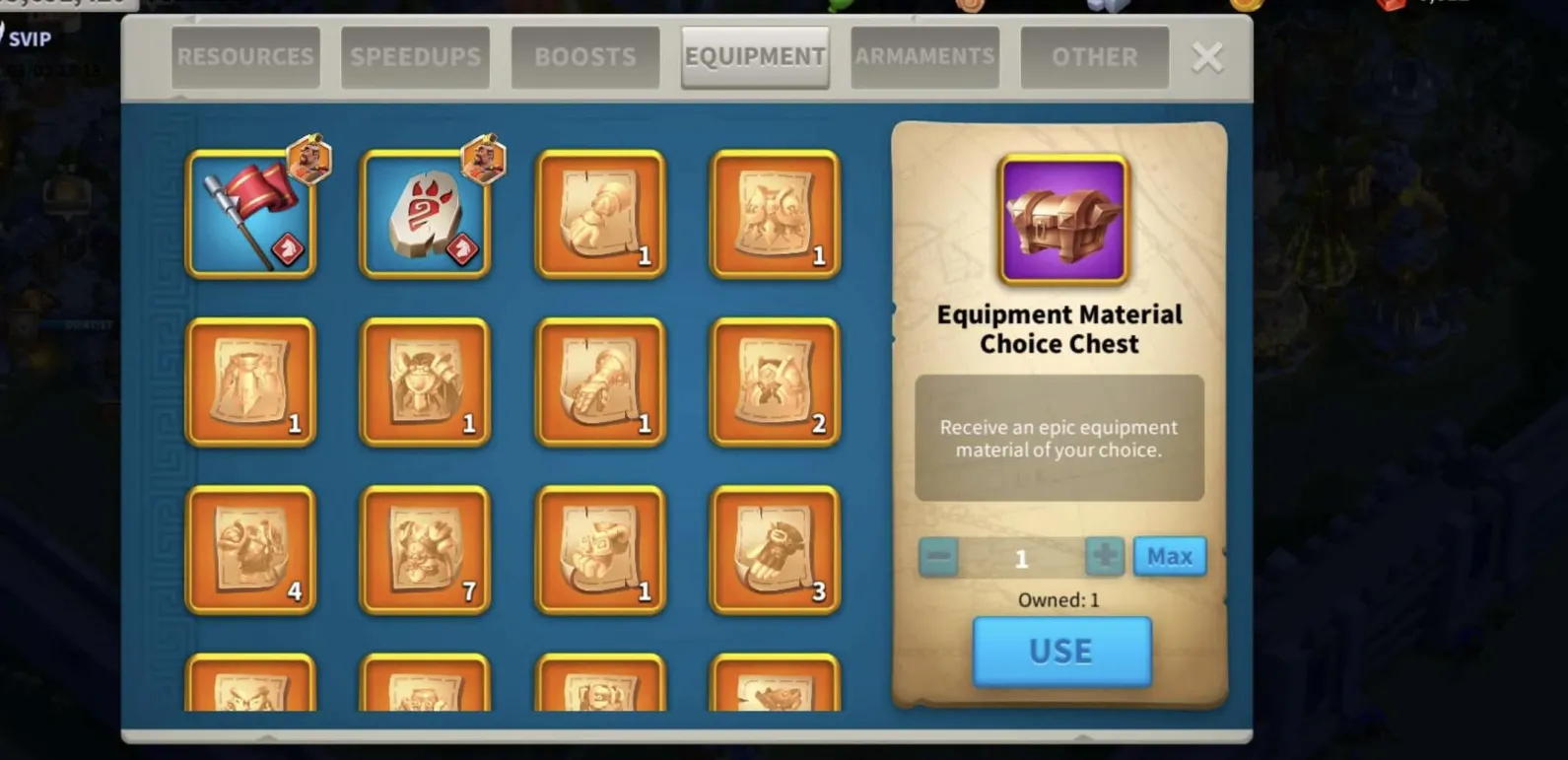Image resolution: width=1568 pixels, height=760 pixels.
Task: Switch to the Resources tab
Action: click(245, 57)
